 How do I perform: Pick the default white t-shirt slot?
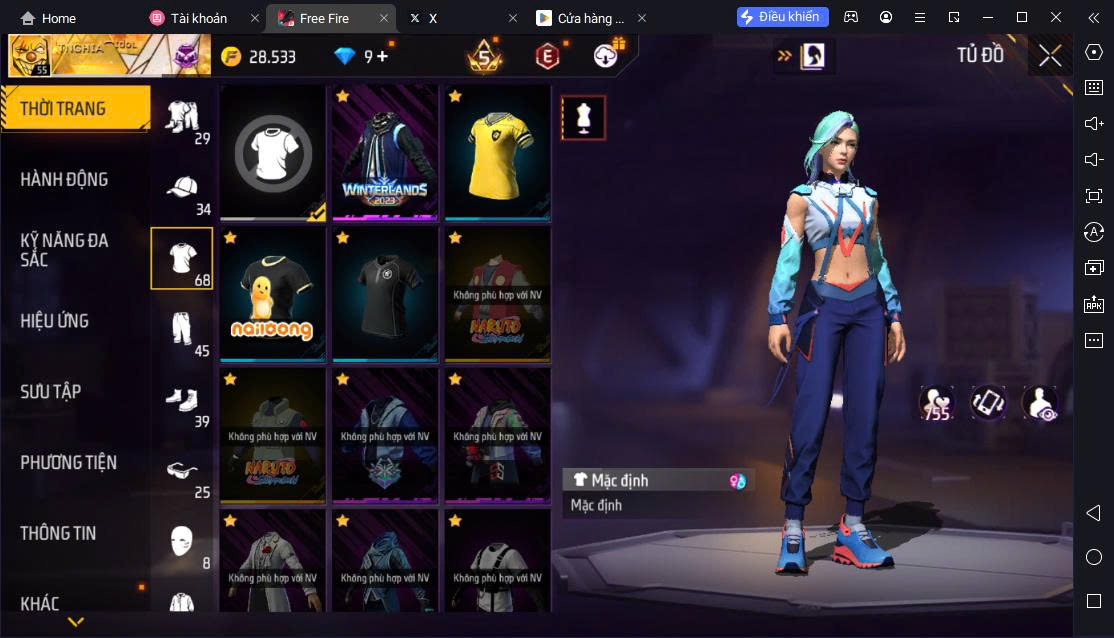[x=272, y=152]
